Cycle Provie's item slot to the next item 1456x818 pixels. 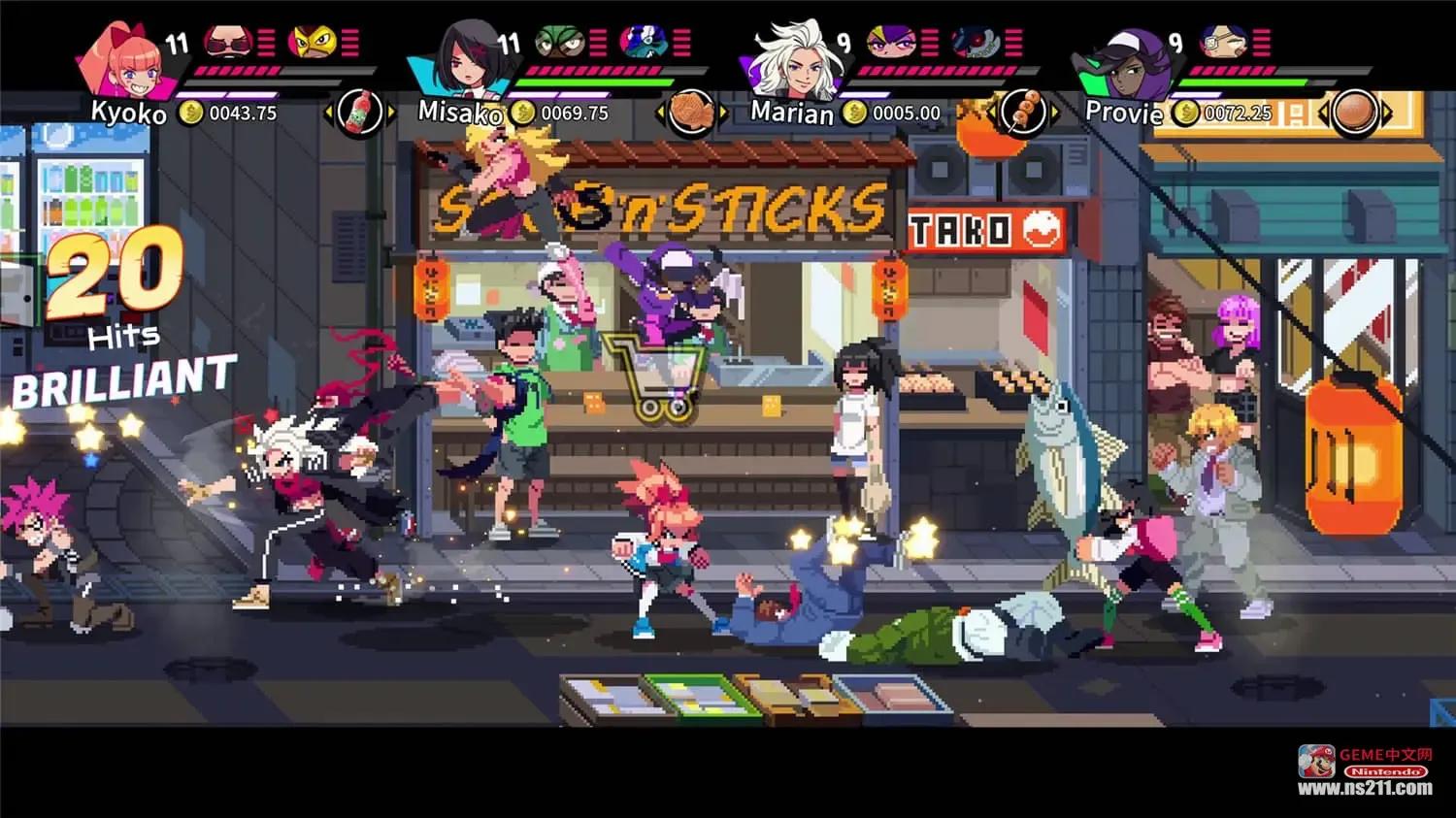point(1387,113)
